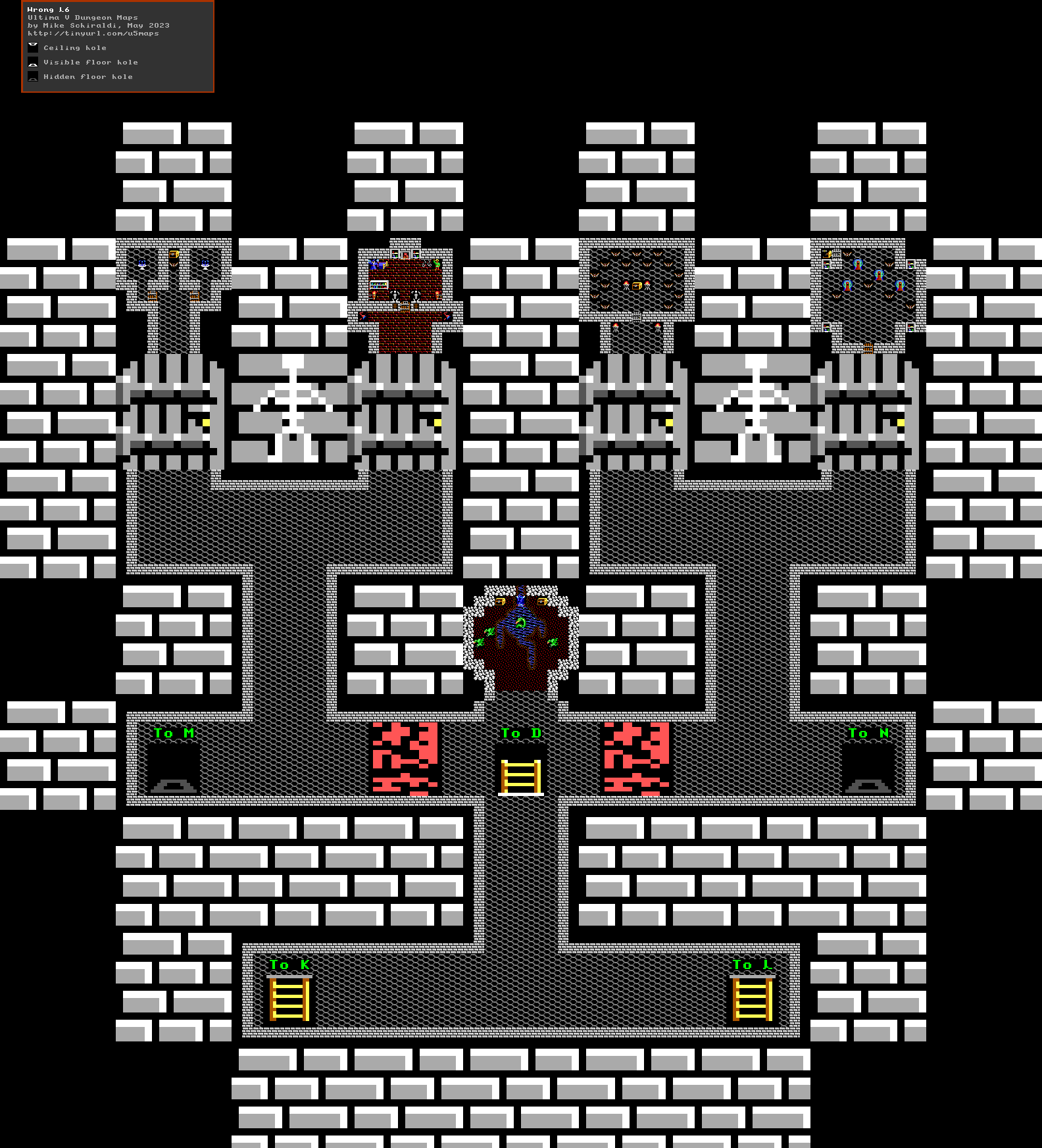
Task: Select the "To L" ladder marker
Action: (752, 998)
